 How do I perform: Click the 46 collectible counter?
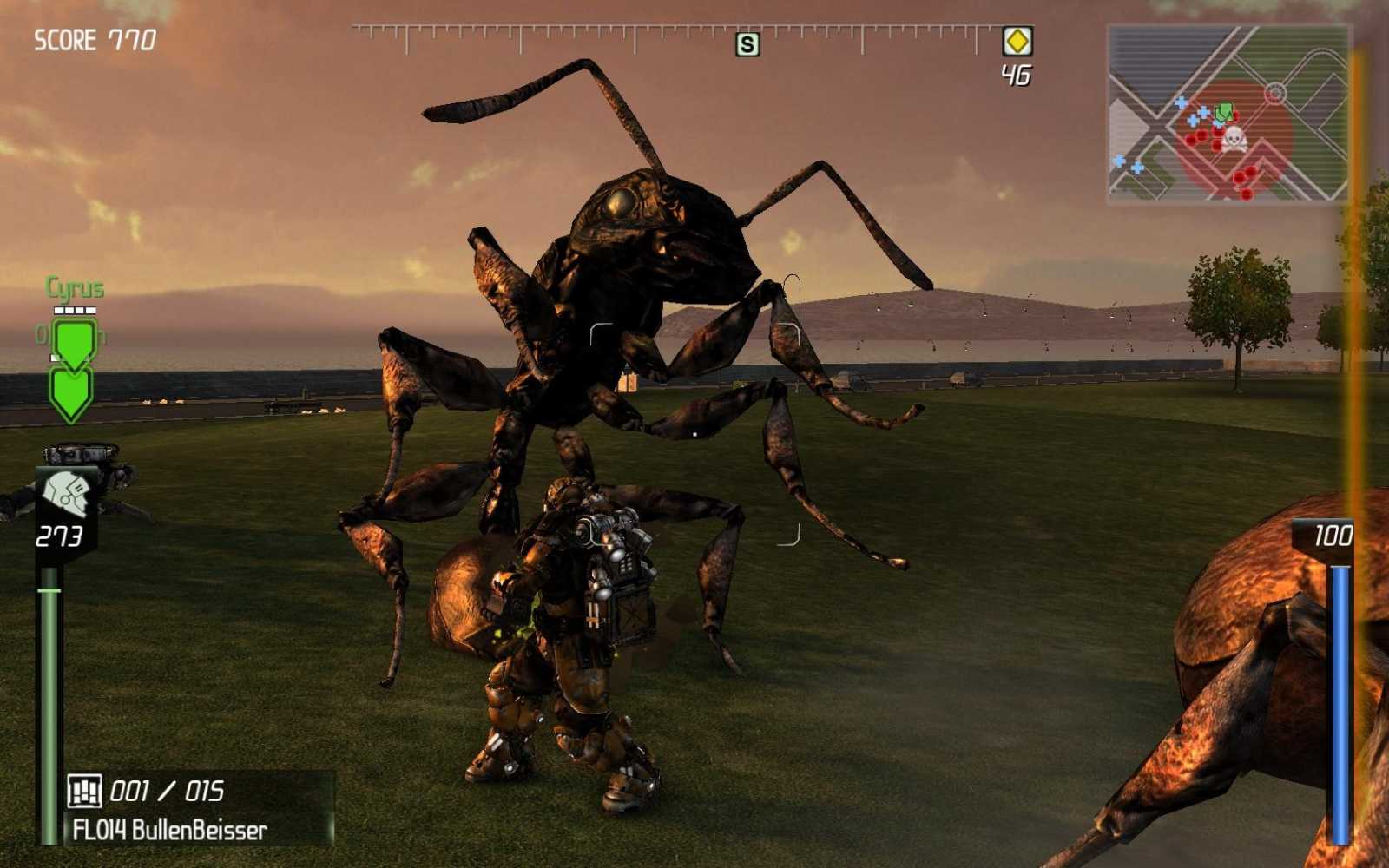pyautogui.click(x=1017, y=75)
